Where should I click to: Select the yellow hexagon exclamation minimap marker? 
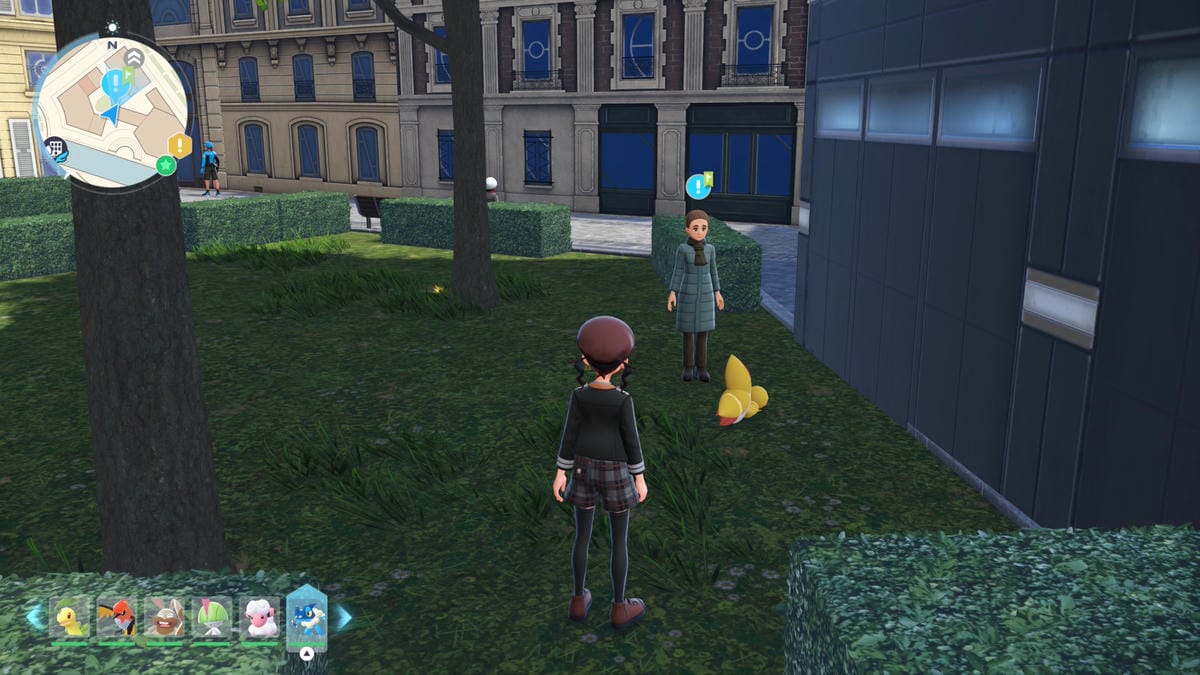(180, 145)
